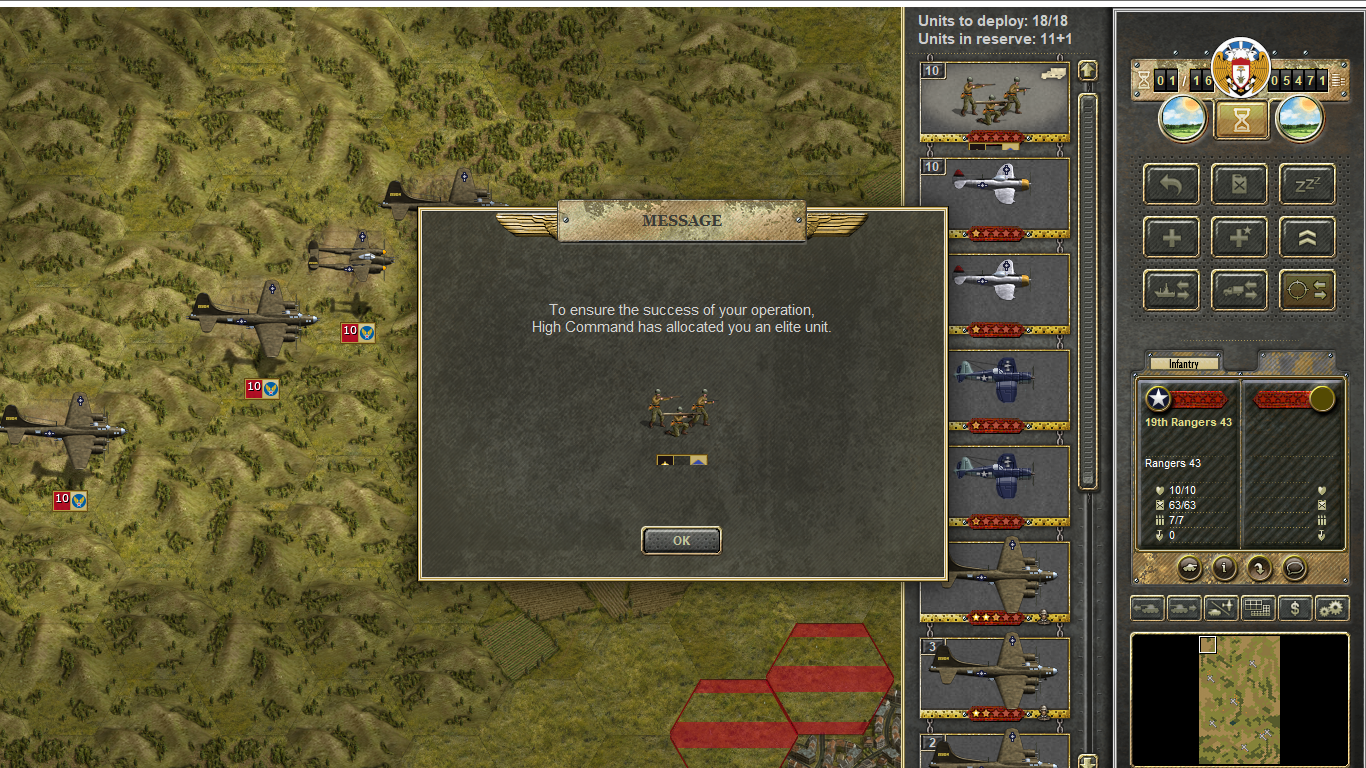Click the crosshair switch button
The image size is (1366, 768).
[x=1307, y=290]
